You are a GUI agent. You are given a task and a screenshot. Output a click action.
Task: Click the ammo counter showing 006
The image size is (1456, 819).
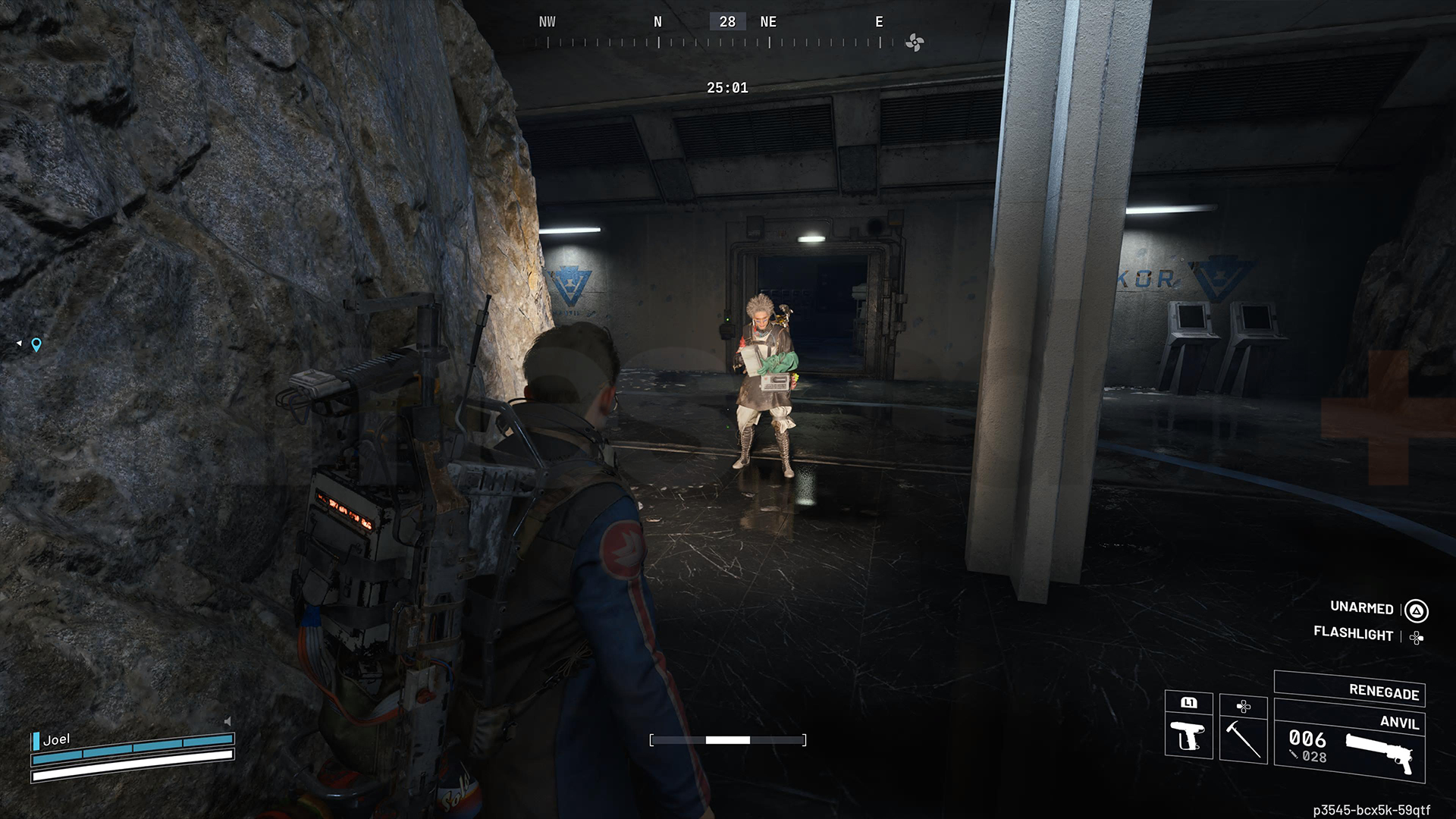point(1307,739)
